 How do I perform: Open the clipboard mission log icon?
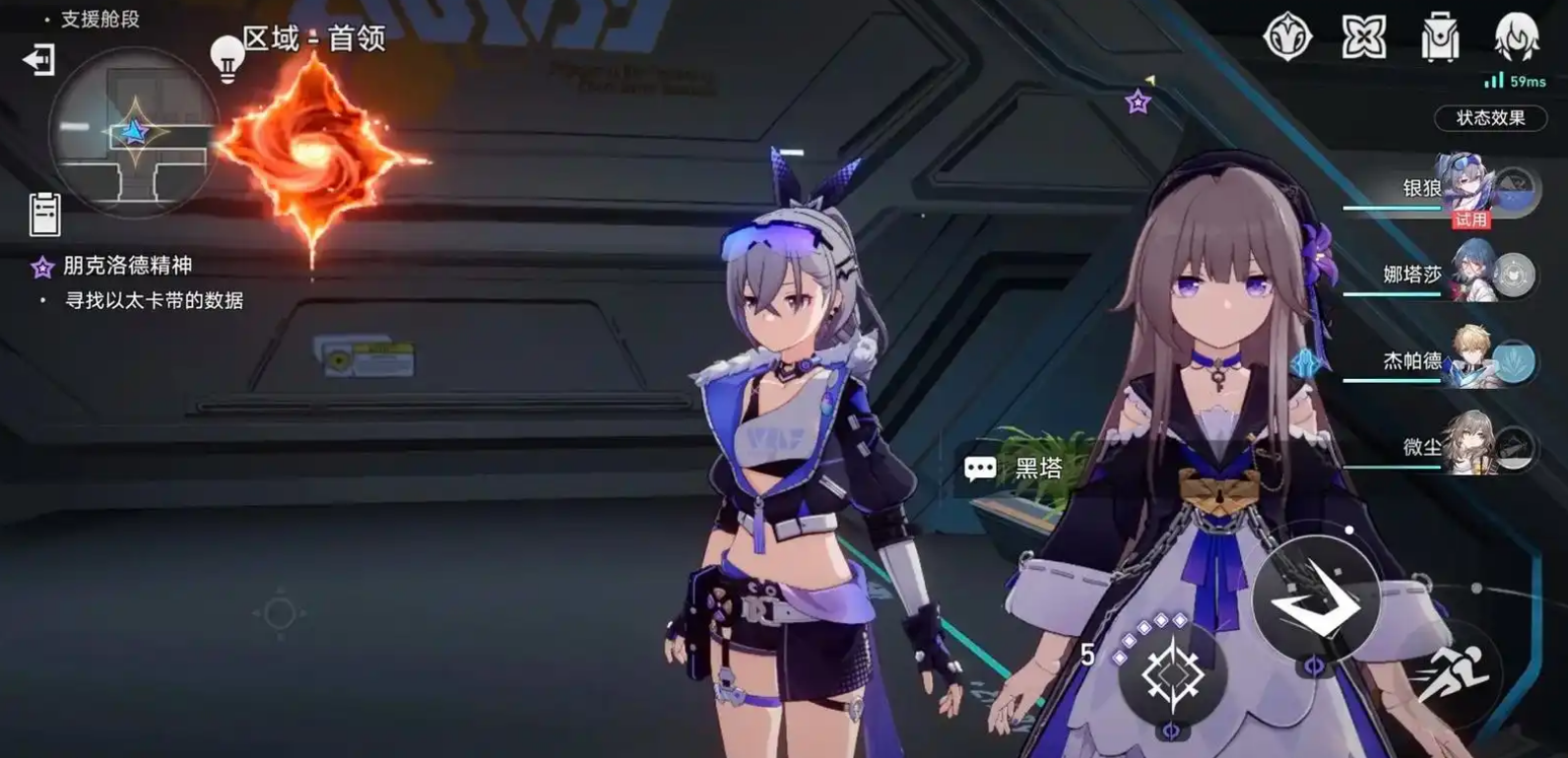(44, 214)
